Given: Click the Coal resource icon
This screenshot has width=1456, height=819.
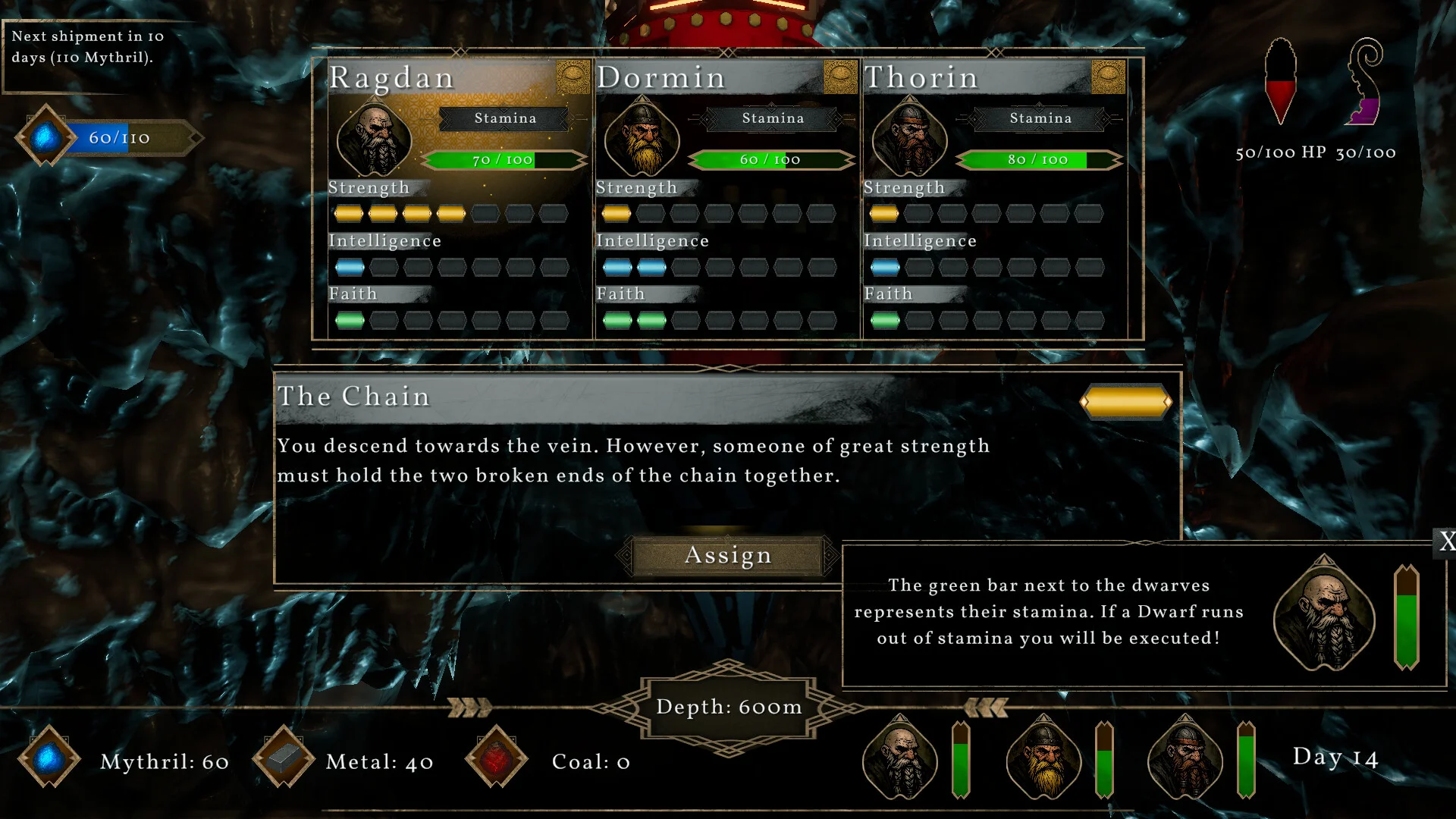Looking at the screenshot, I should tap(497, 758).
